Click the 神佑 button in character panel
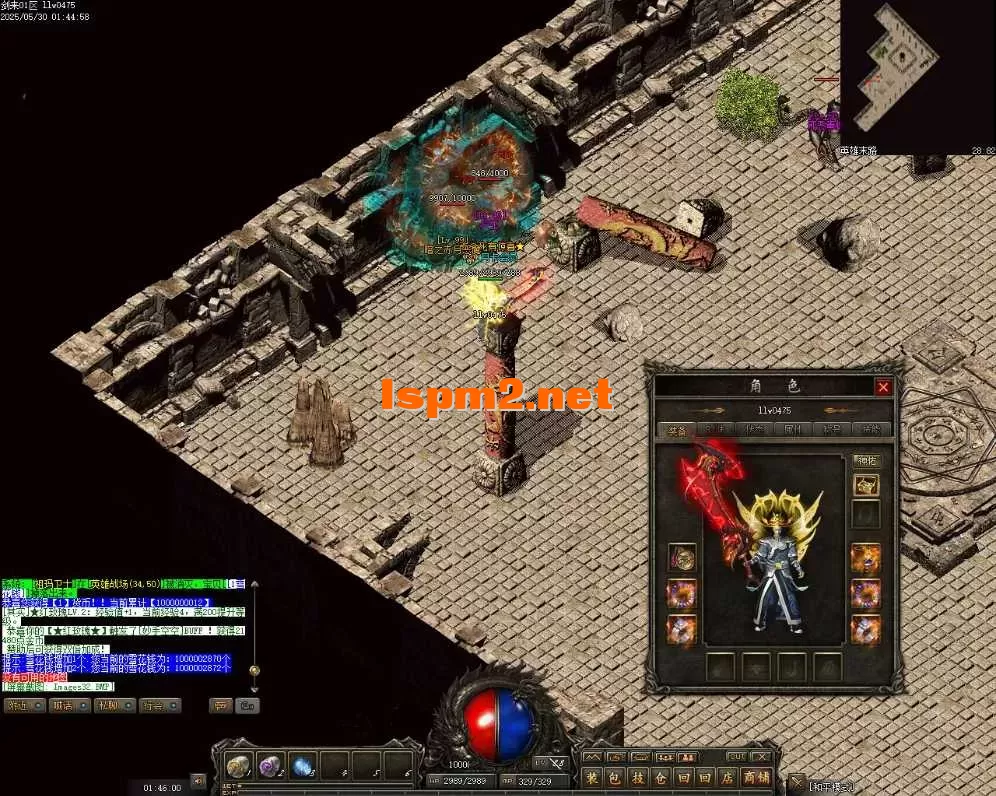This screenshot has height=796, width=996. pyautogui.click(x=865, y=461)
